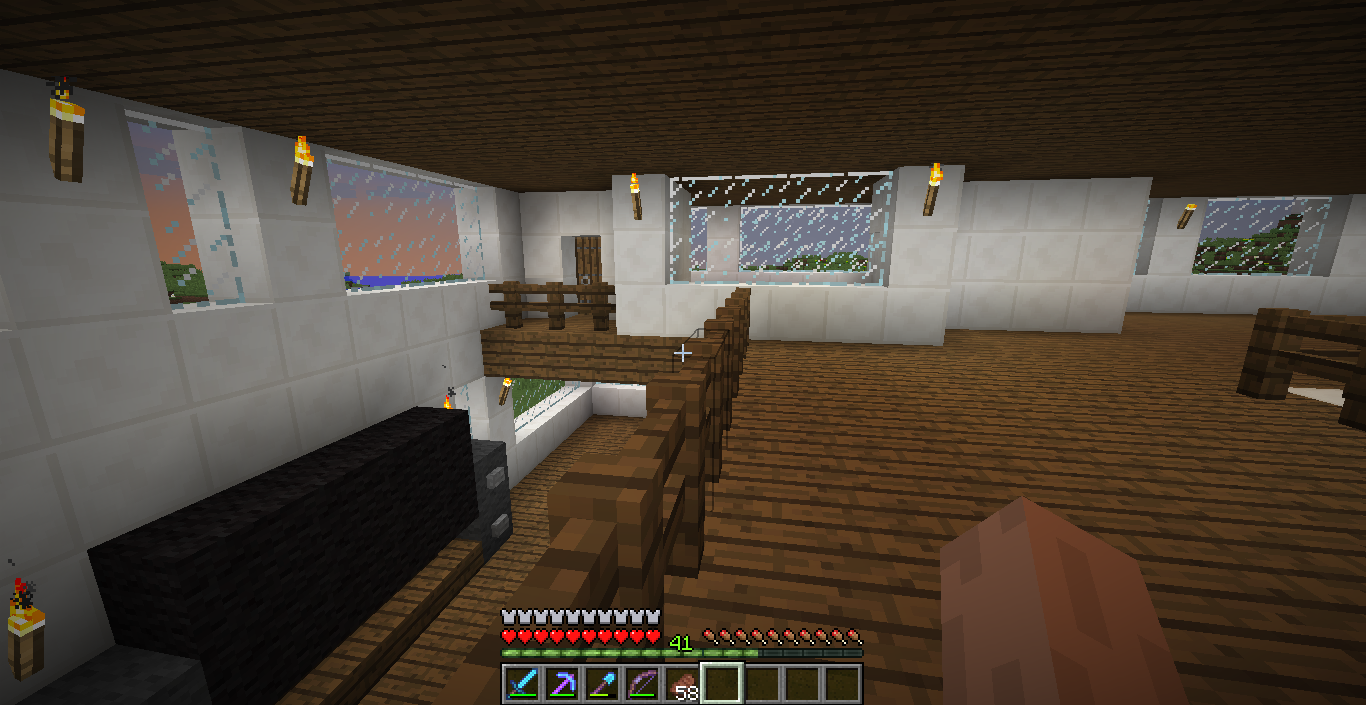Pick the cooked meat stack of 58
Viewport: 1366px width, 705px height.
pyautogui.click(x=681, y=684)
